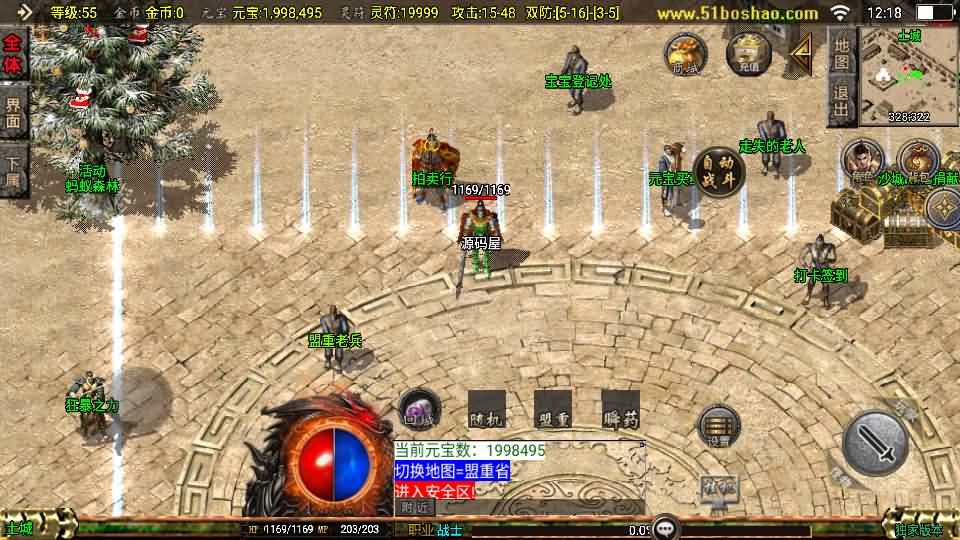
Task: Open the 商城 shop icon
Action: click(686, 53)
